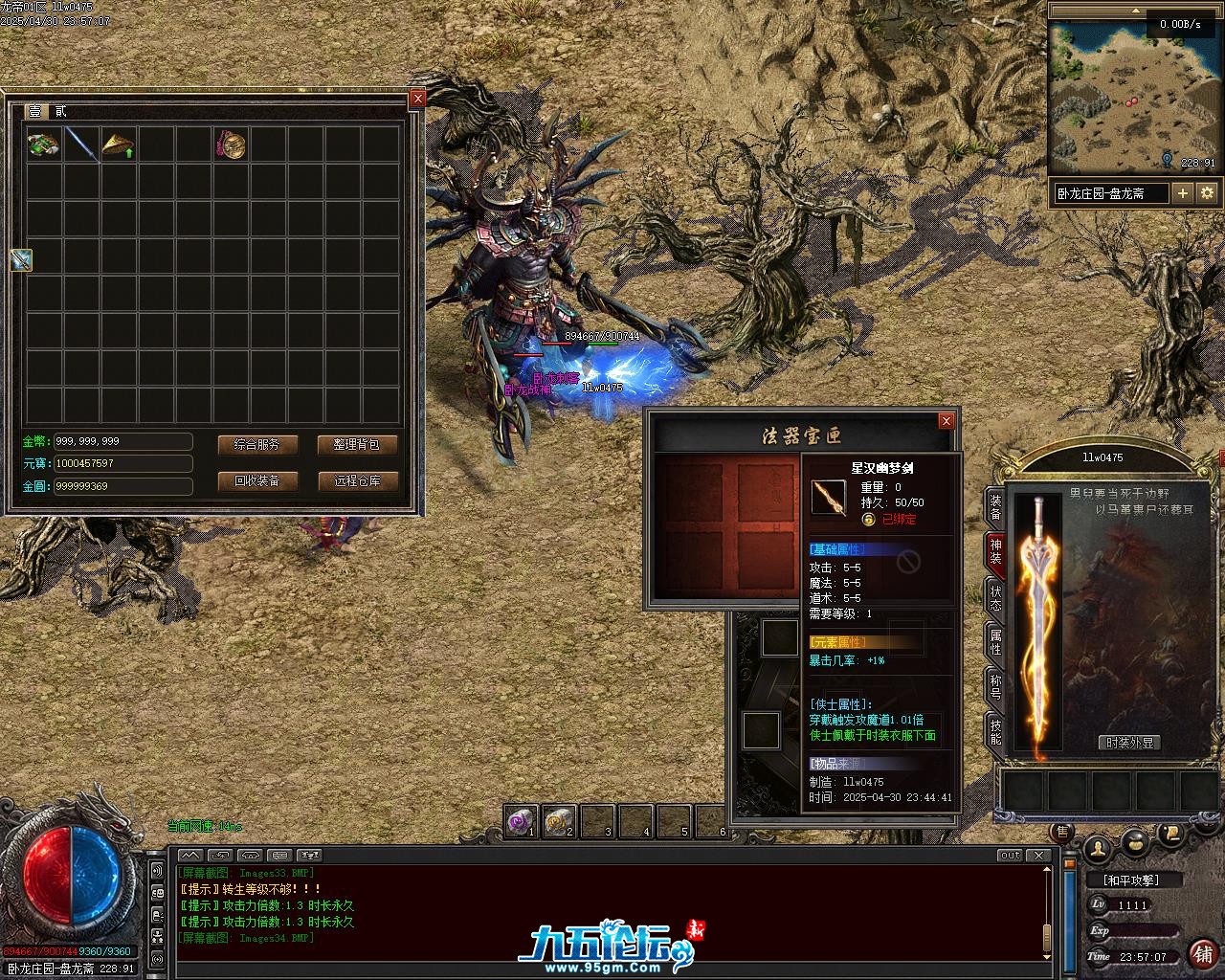Use the purple scroll in hotbar slot 1
1225x980 pixels.
pos(522,820)
